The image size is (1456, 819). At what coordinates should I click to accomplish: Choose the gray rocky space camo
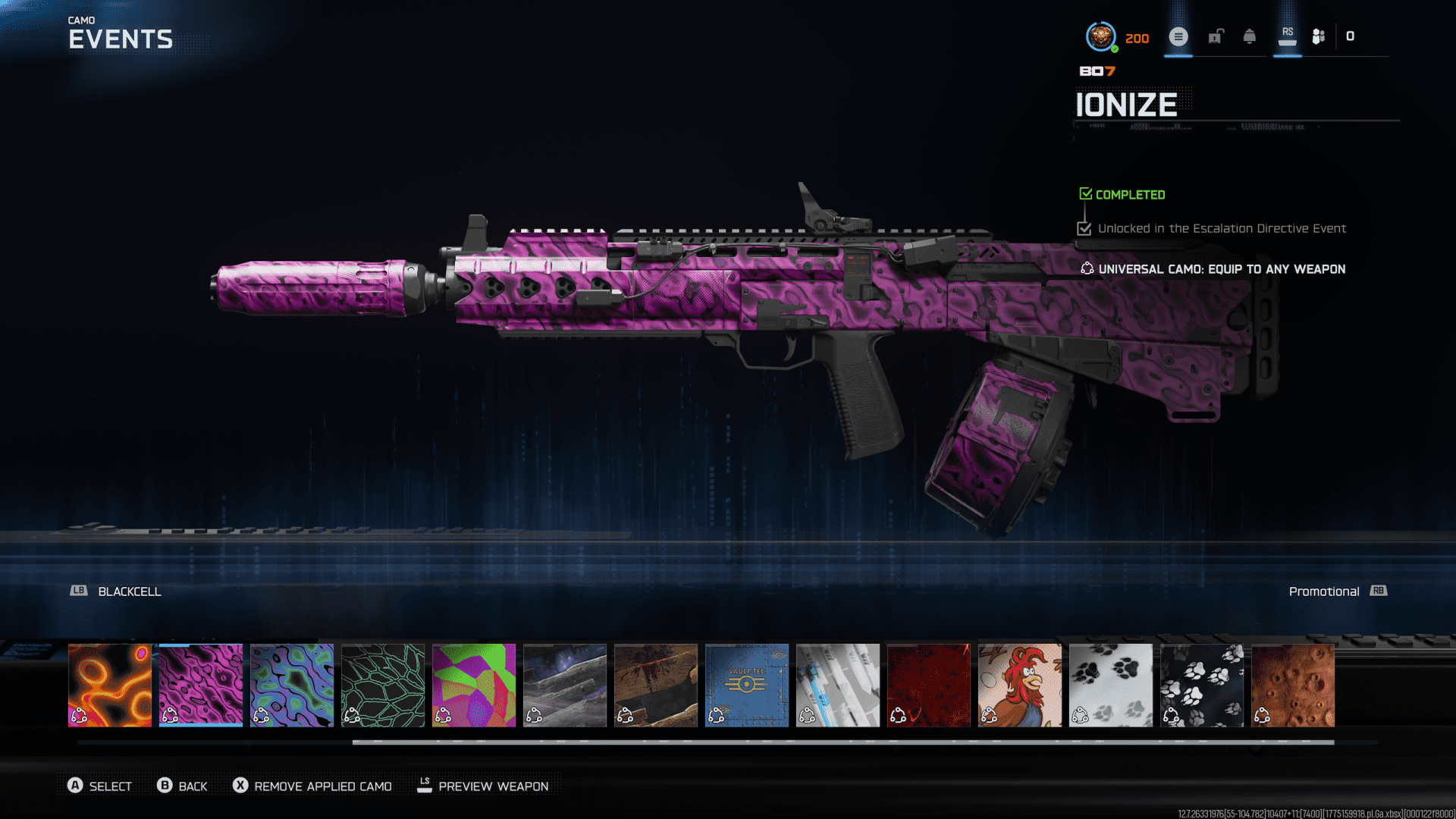coord(565,685)
